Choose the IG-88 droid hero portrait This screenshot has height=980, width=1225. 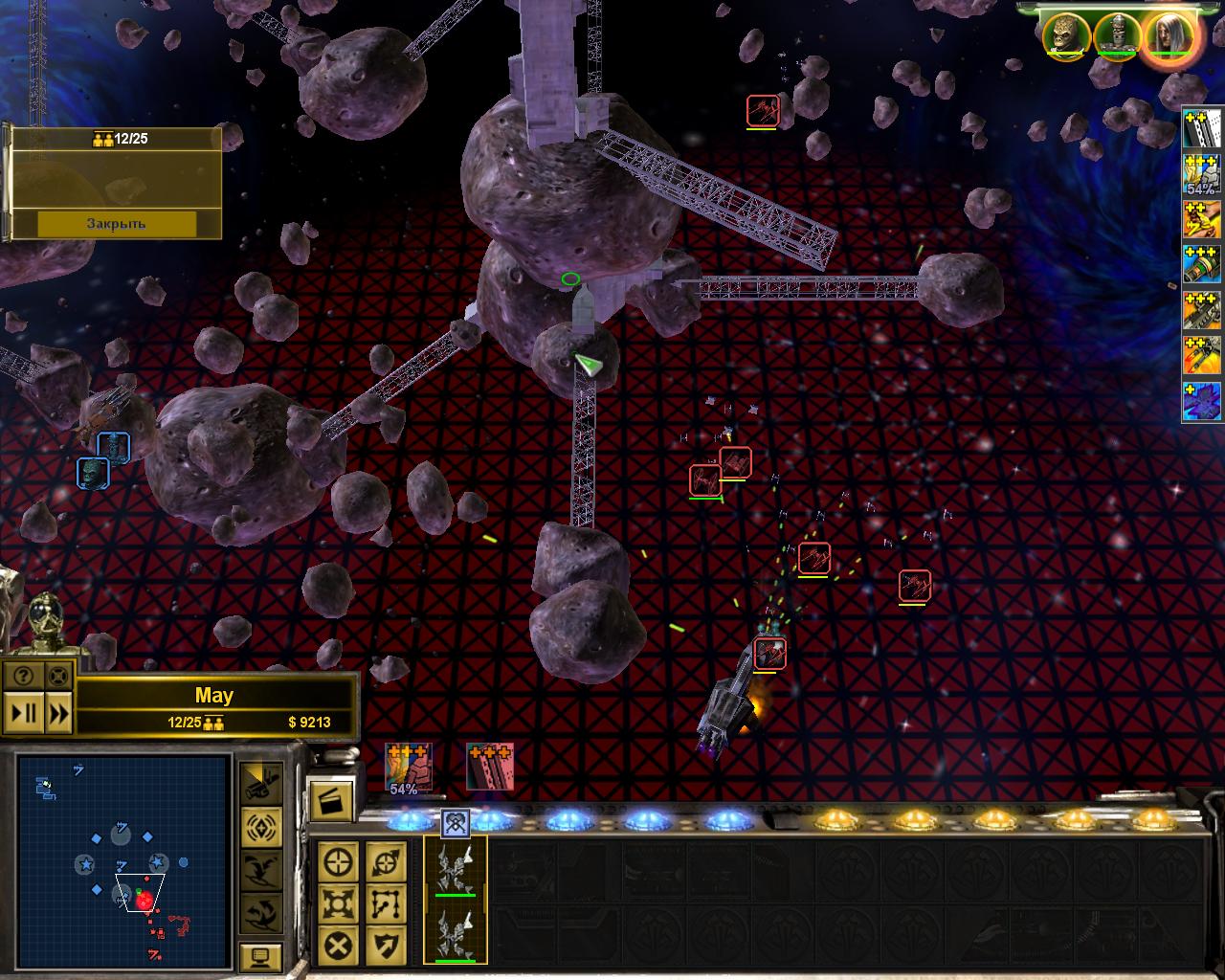click(x=1116, y=35)
